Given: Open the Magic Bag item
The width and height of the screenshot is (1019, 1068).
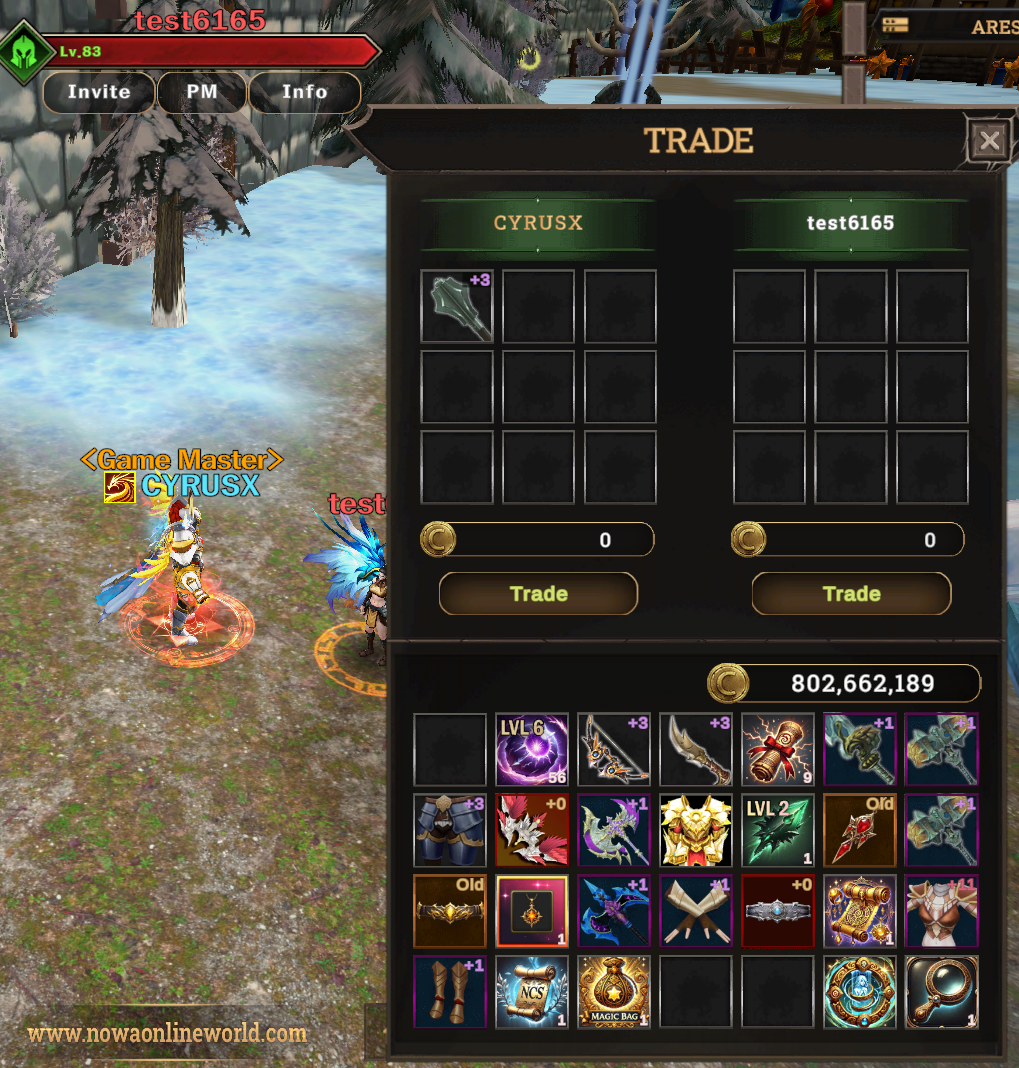Looking at the screenshot, I should click(x=614, y=992).
